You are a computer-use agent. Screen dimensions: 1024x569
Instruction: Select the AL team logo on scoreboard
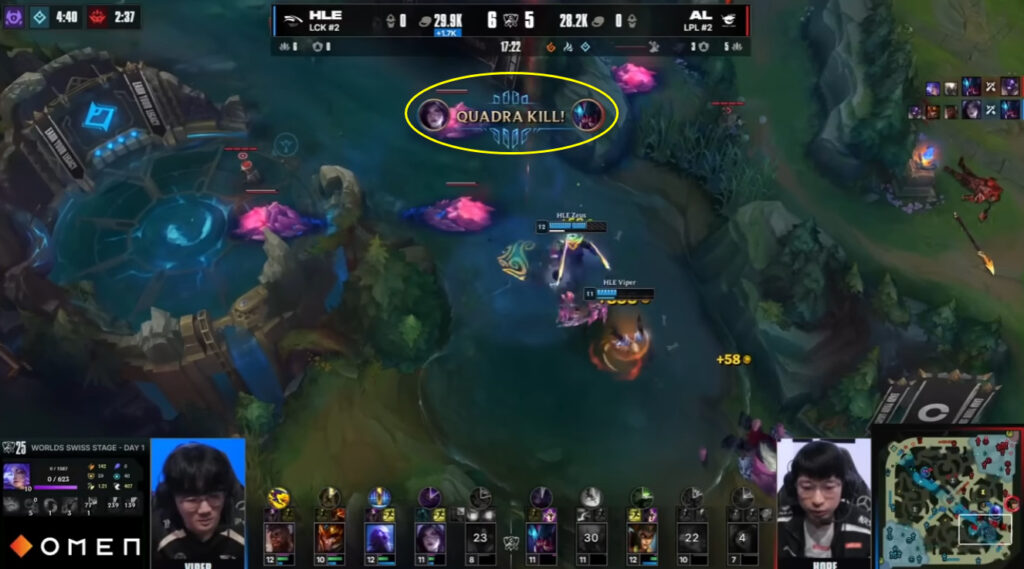pyautogui.click(x=731, y=19)
